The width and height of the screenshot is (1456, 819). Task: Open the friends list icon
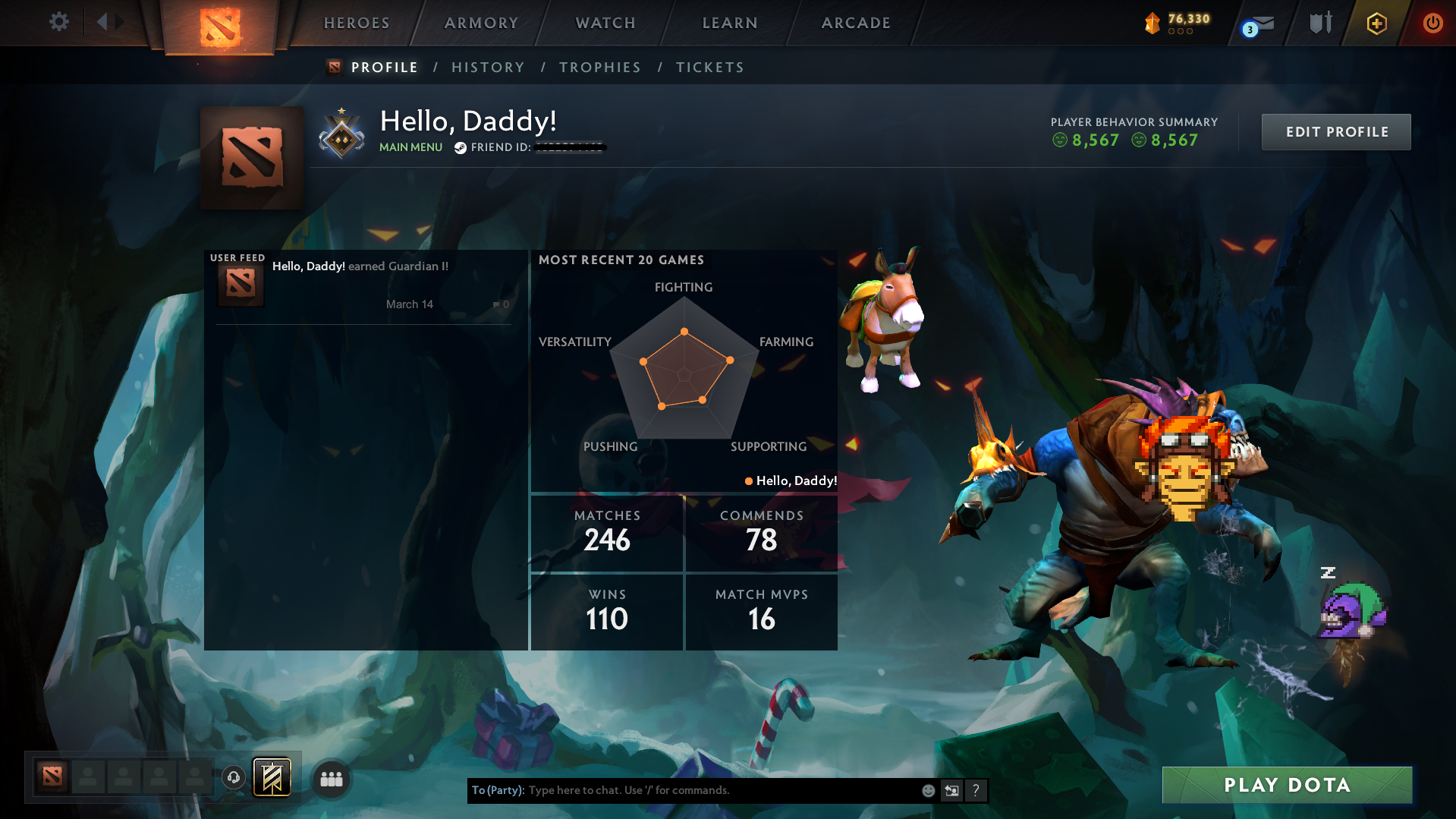(x=330, y=778)
